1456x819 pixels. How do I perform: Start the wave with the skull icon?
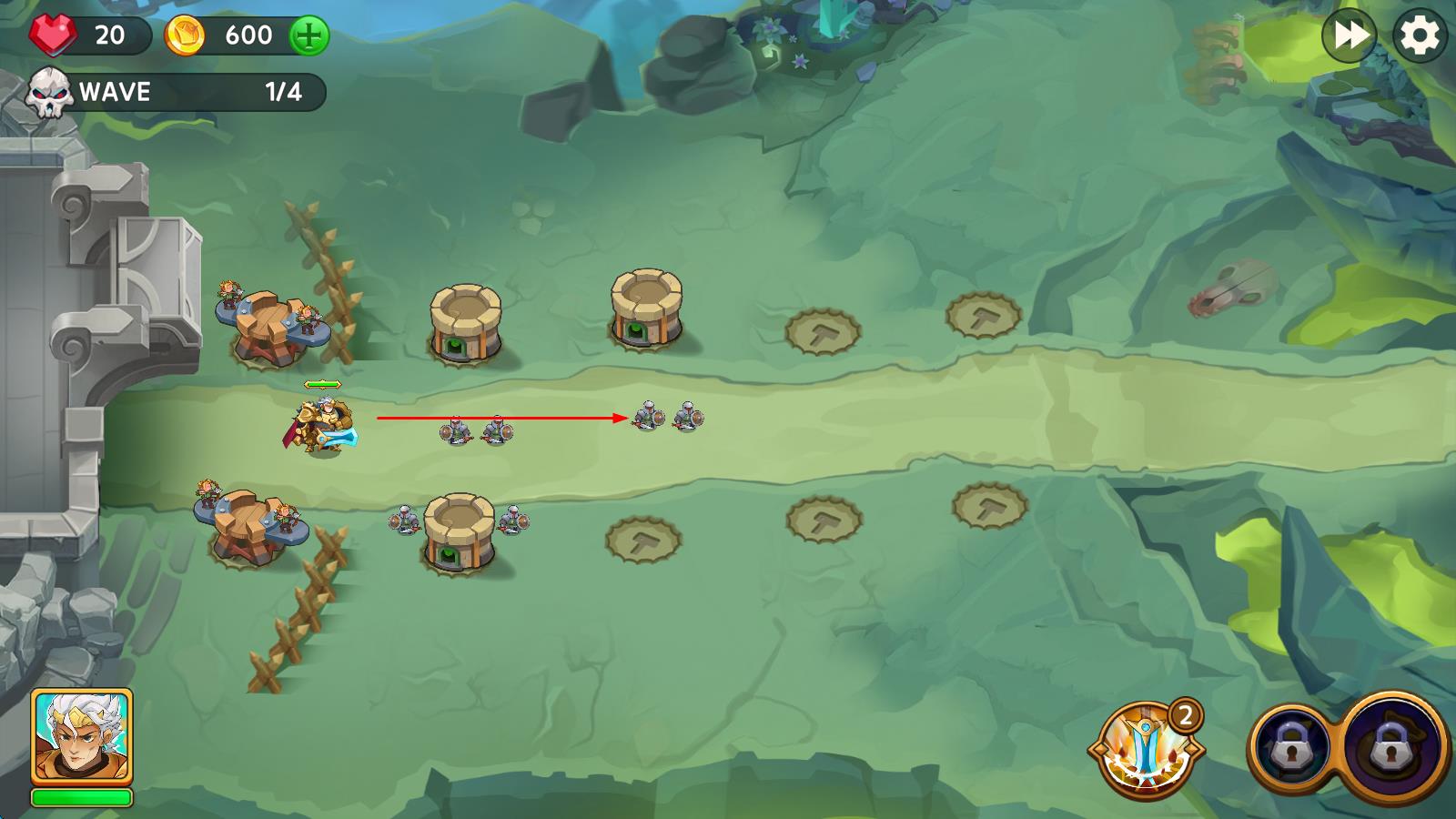(x=49, y=93)
